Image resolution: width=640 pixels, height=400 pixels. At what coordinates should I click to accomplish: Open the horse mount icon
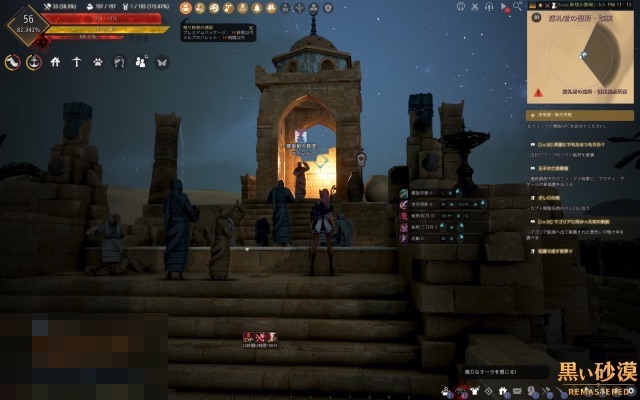click(x=12, y=63)
